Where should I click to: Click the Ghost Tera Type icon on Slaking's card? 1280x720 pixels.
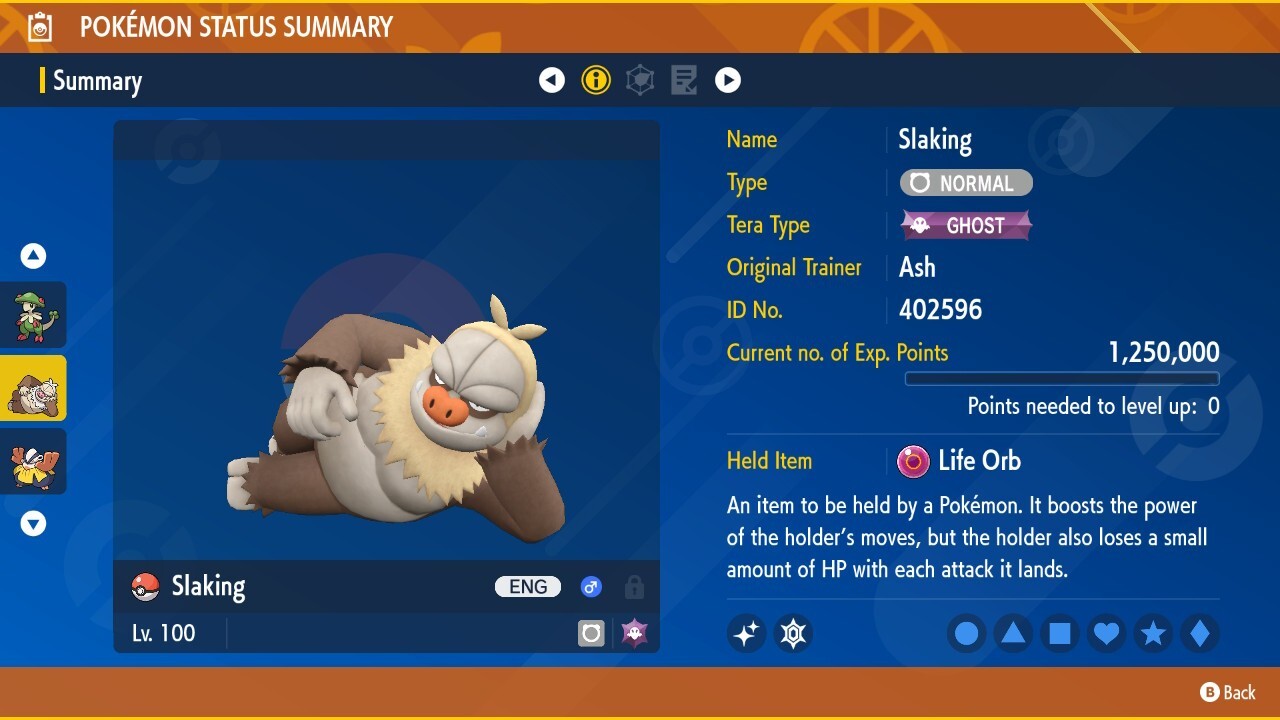click(x=634, y=632)
